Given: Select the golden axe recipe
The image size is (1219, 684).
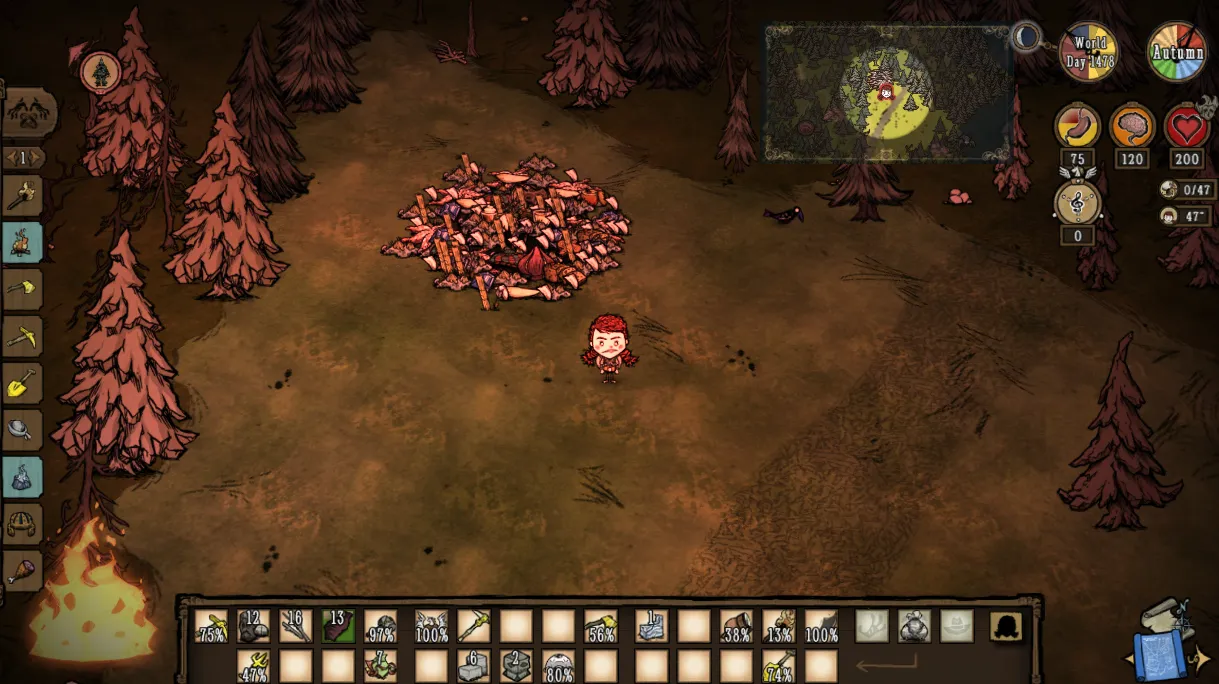Looking at the screenshot, I should (22, 289).
